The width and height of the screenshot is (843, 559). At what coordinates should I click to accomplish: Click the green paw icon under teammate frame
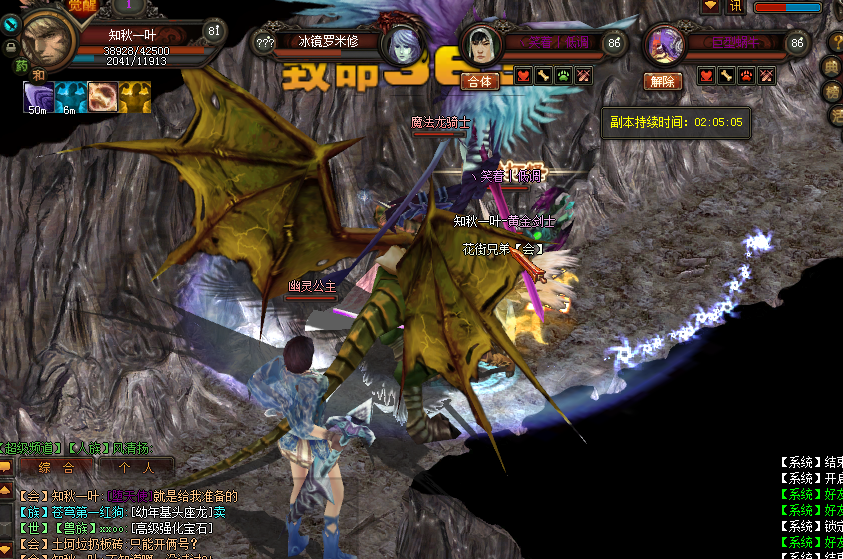[x=562, y=76]
